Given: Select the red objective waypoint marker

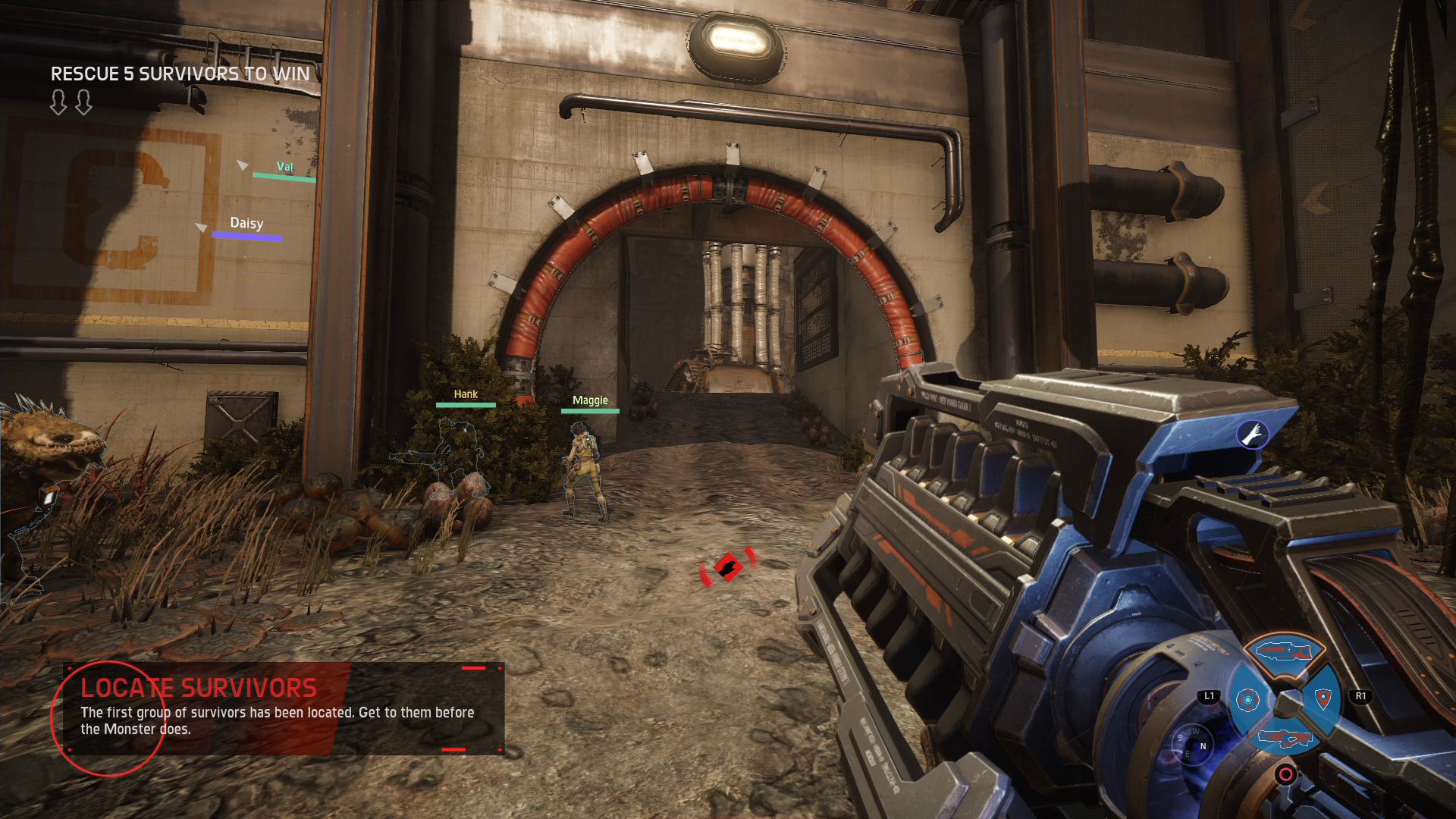Looking at the screenshot, I should [x=728, y=566].
